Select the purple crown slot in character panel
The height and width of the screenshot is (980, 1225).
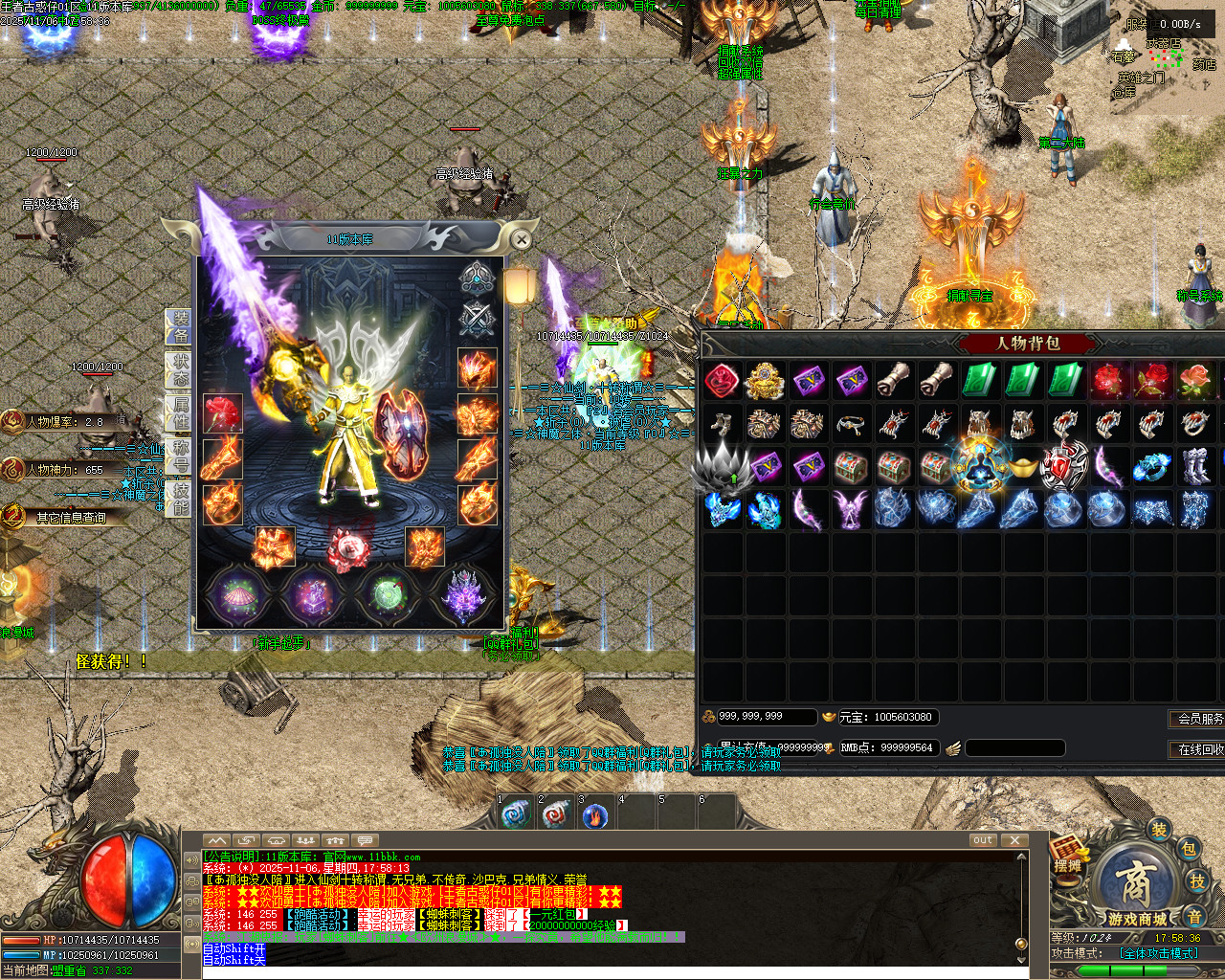[x=464, y=595]
